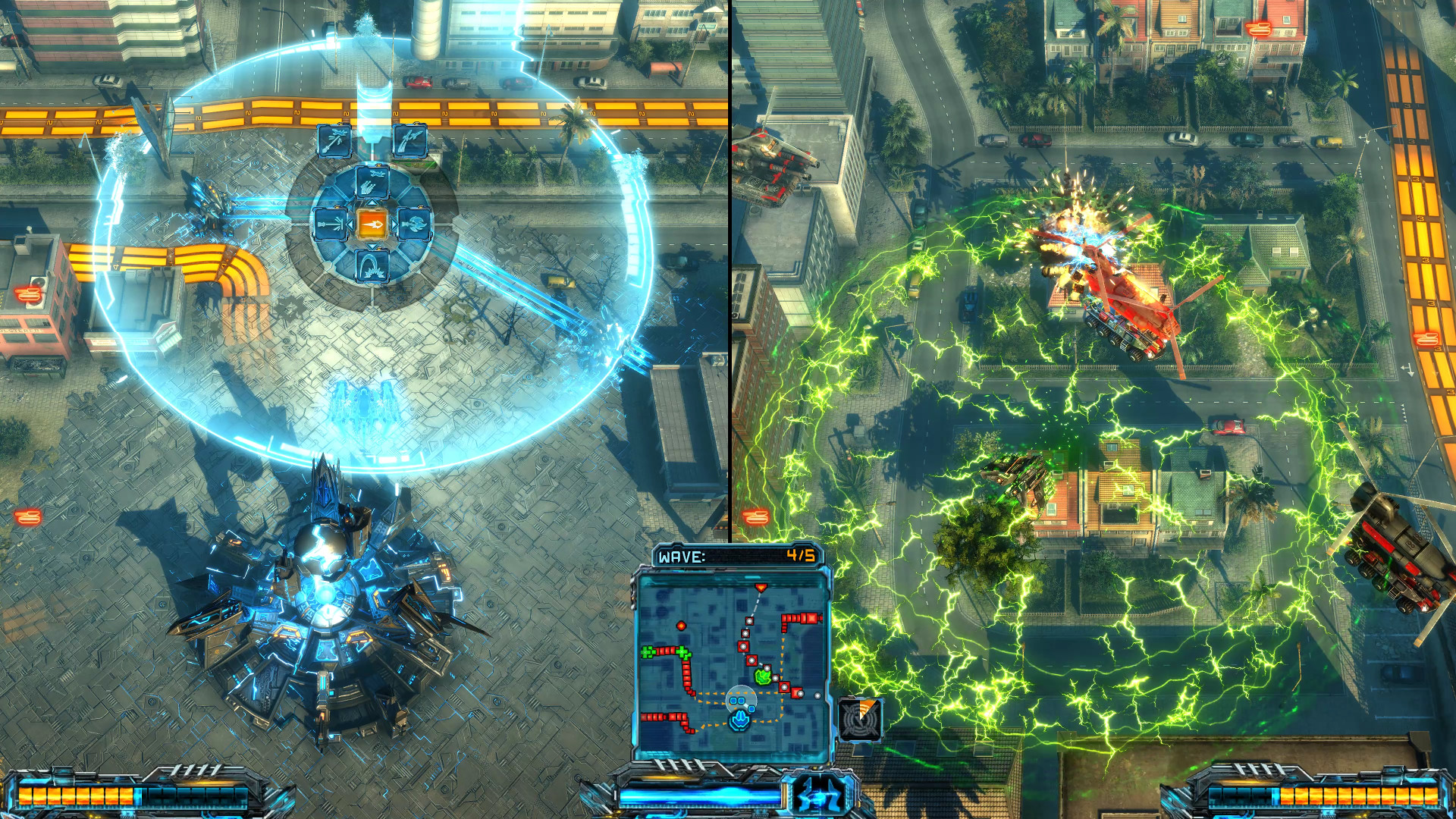Click the orange fireball icon at the build wheel center

[x=372, y=224]
